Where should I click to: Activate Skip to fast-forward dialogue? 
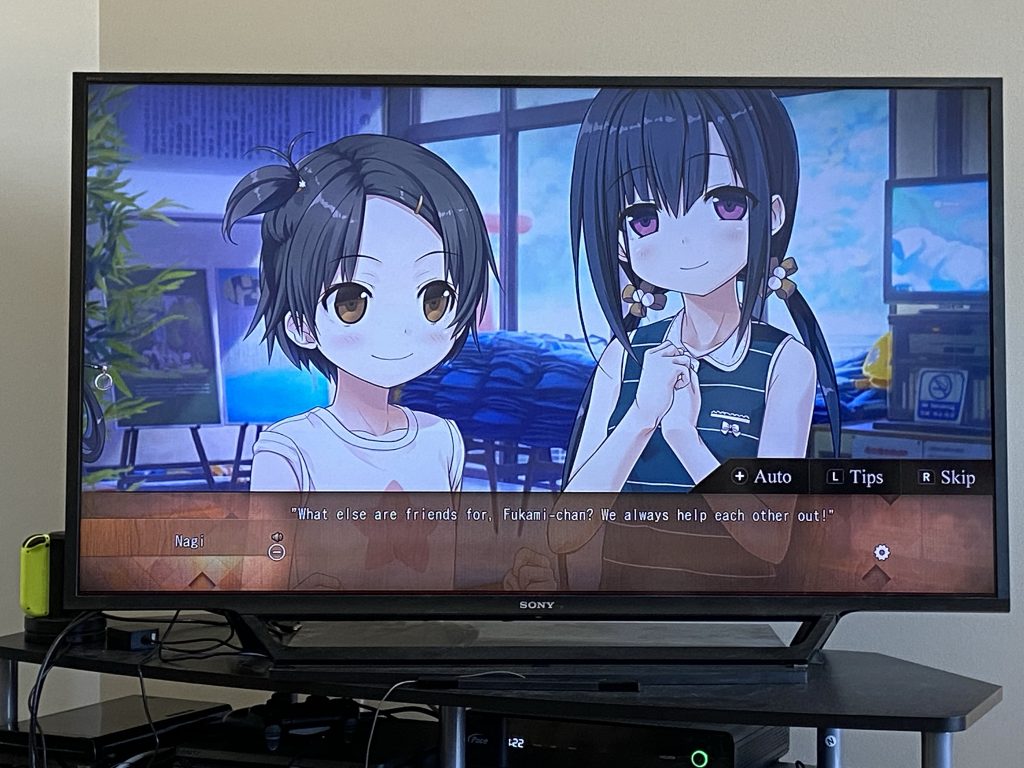[x=946, y=477]
